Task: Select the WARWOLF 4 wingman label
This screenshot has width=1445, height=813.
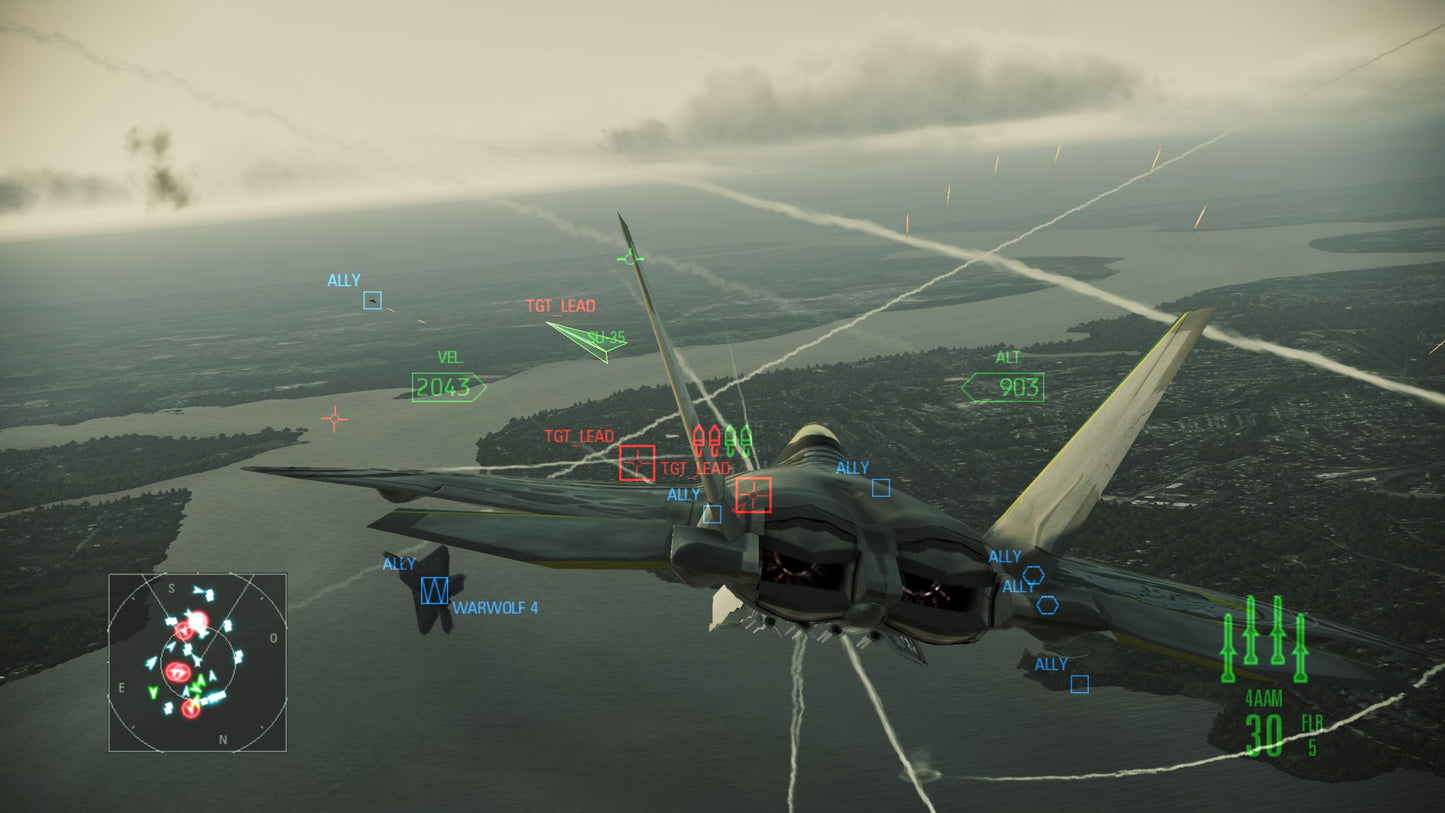Action: click(x=495, y=608)
